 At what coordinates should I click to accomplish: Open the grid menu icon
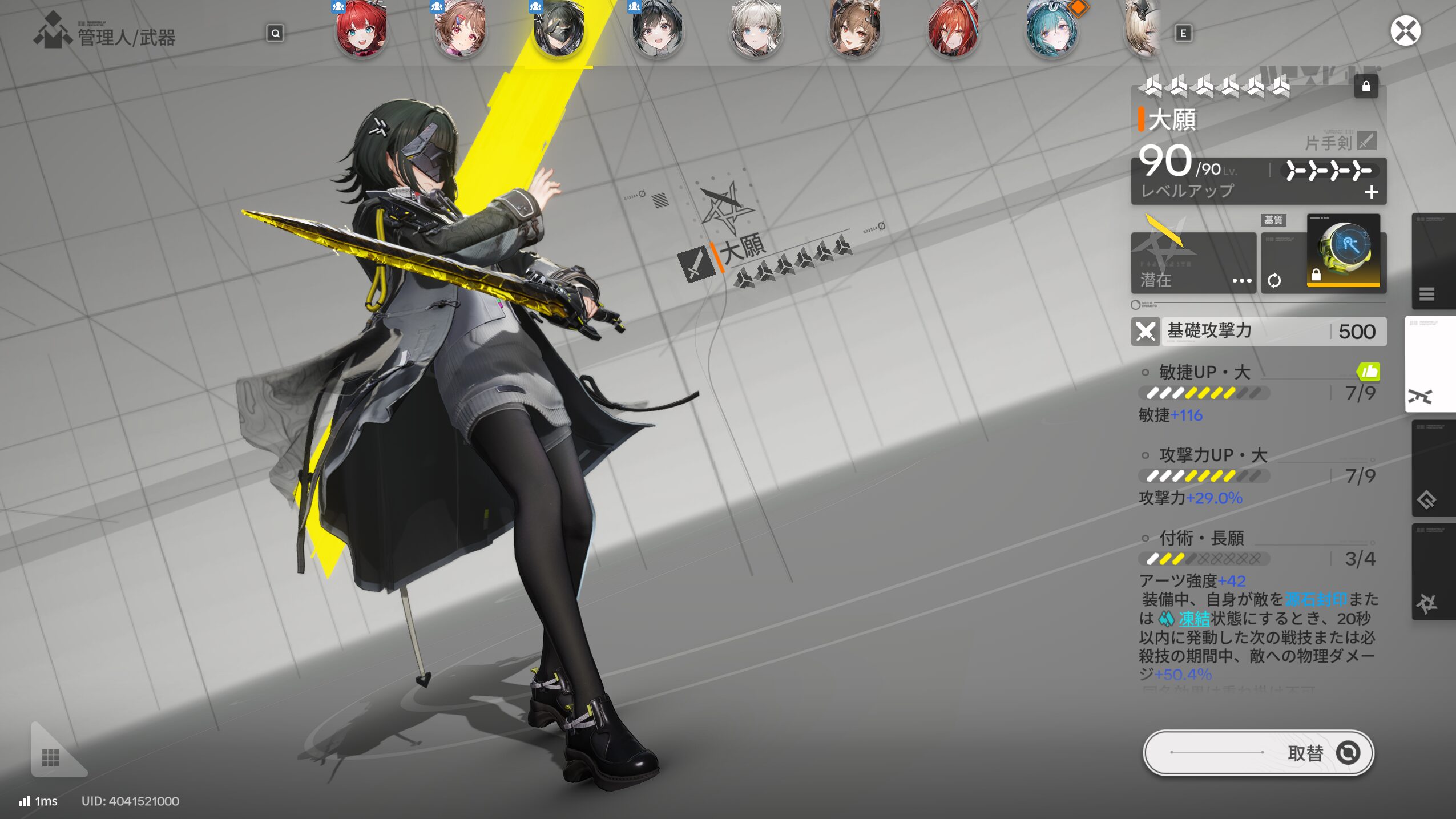[51, 757]
